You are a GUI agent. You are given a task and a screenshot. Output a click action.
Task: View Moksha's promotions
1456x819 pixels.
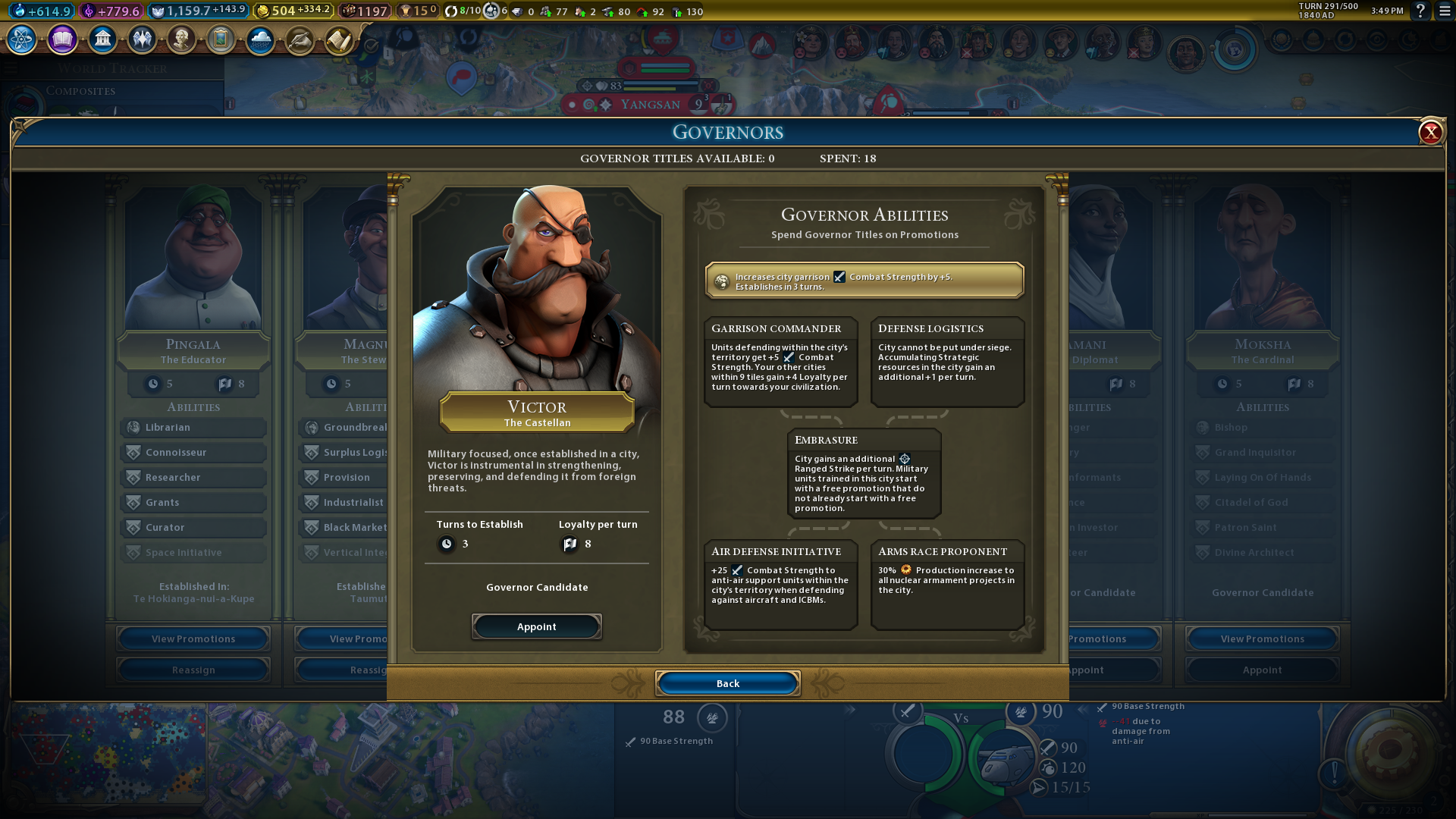click(x=1262, y=639)
